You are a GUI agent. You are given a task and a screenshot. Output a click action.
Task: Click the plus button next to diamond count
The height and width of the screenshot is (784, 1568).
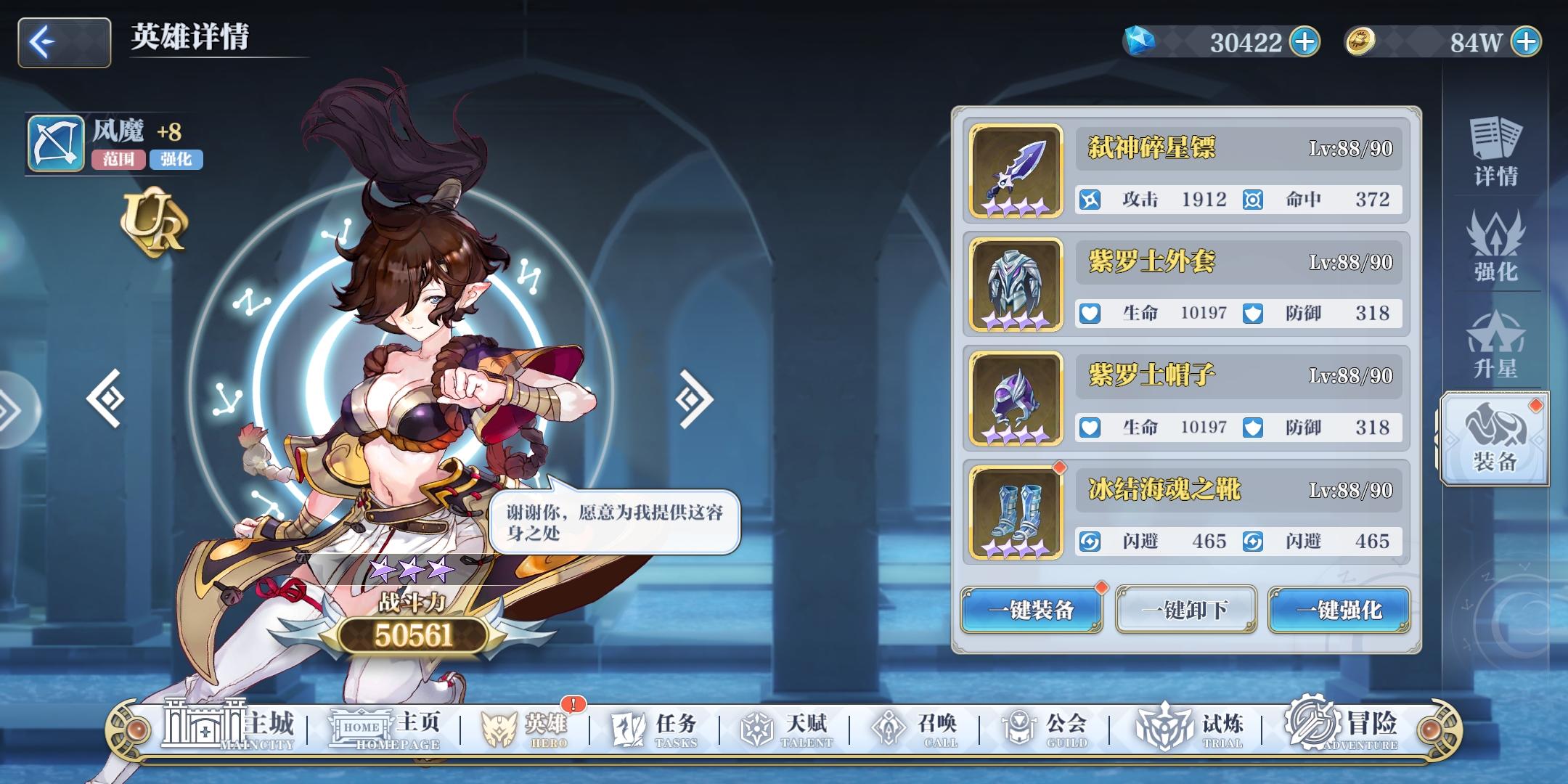click(x=1305, y=41)
